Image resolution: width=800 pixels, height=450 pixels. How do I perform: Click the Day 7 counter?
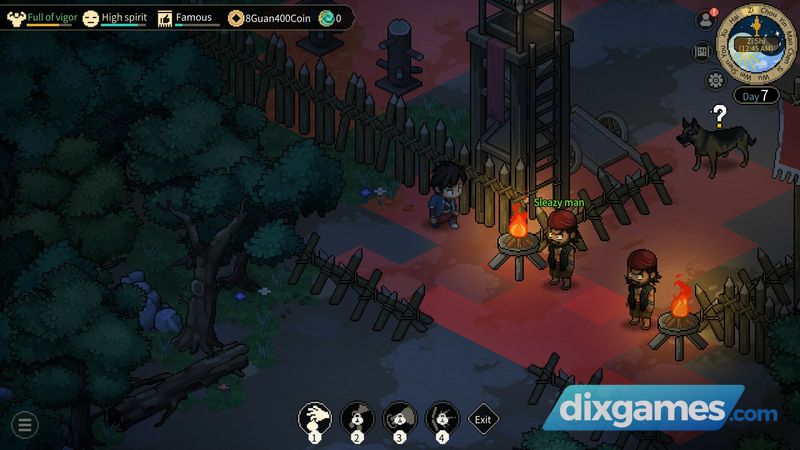pyautogui.click(x=756, y=96)
